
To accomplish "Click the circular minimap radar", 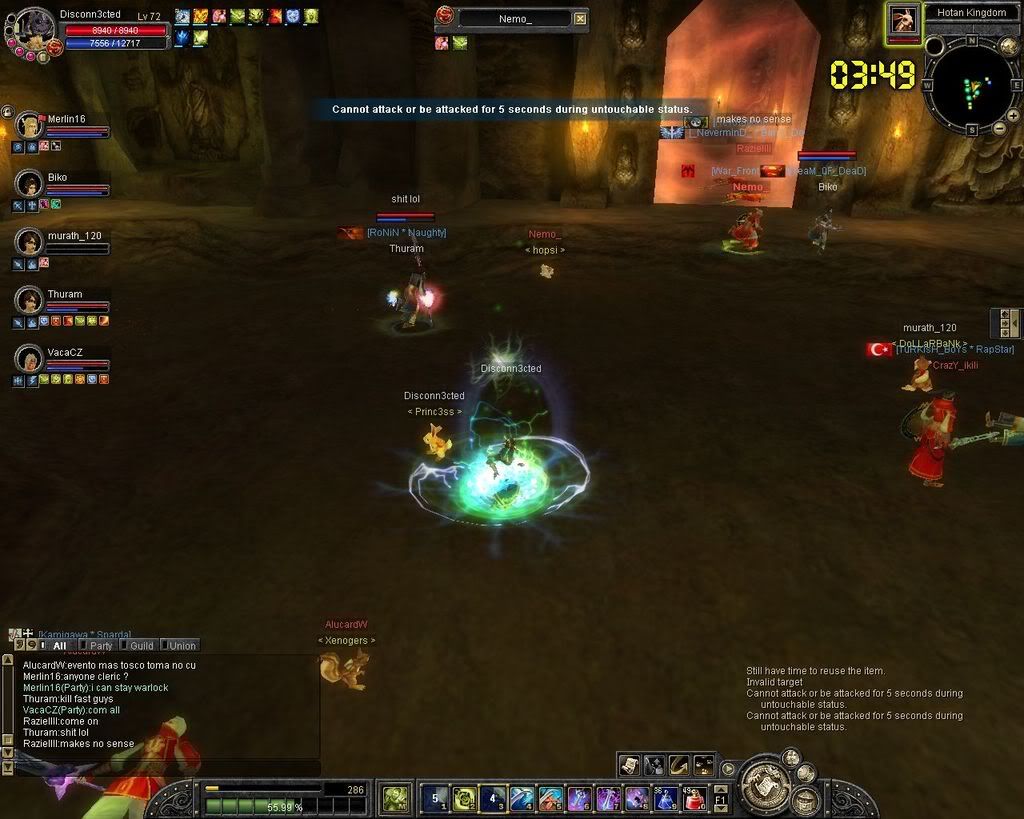I will [970, 84].
